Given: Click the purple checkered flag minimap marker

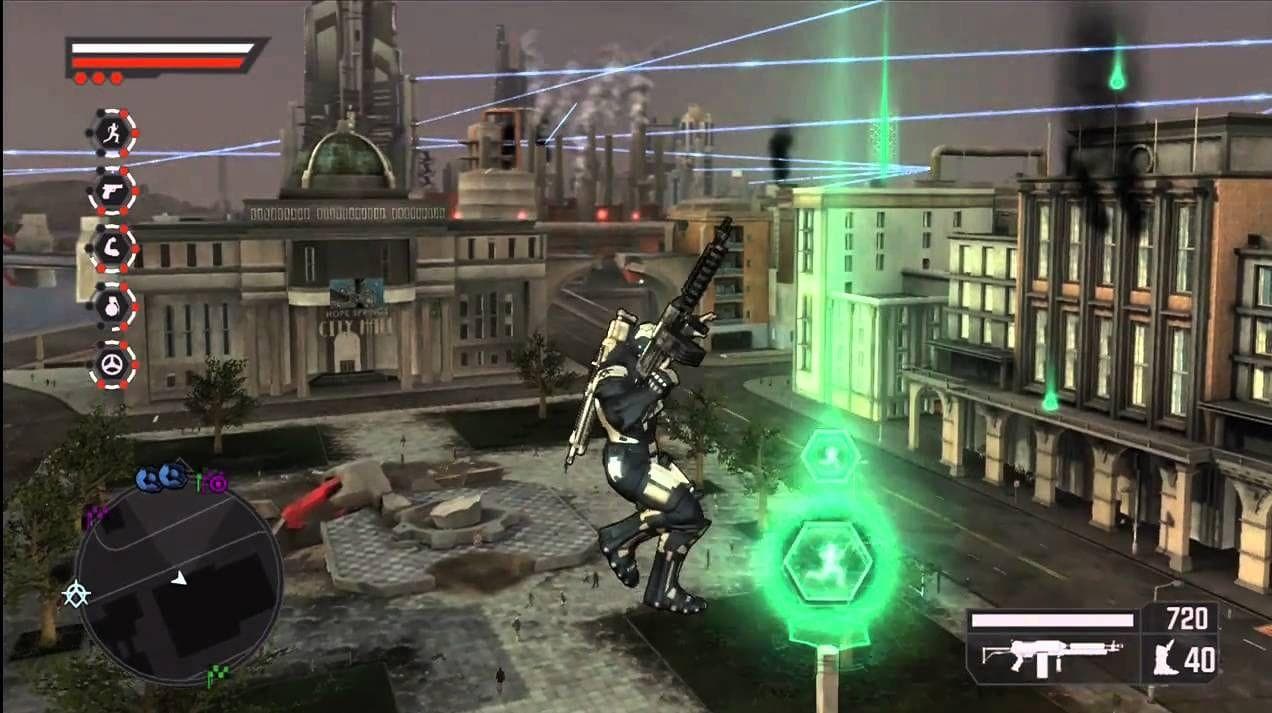Looking at the screenshot, I should (96, 516).
